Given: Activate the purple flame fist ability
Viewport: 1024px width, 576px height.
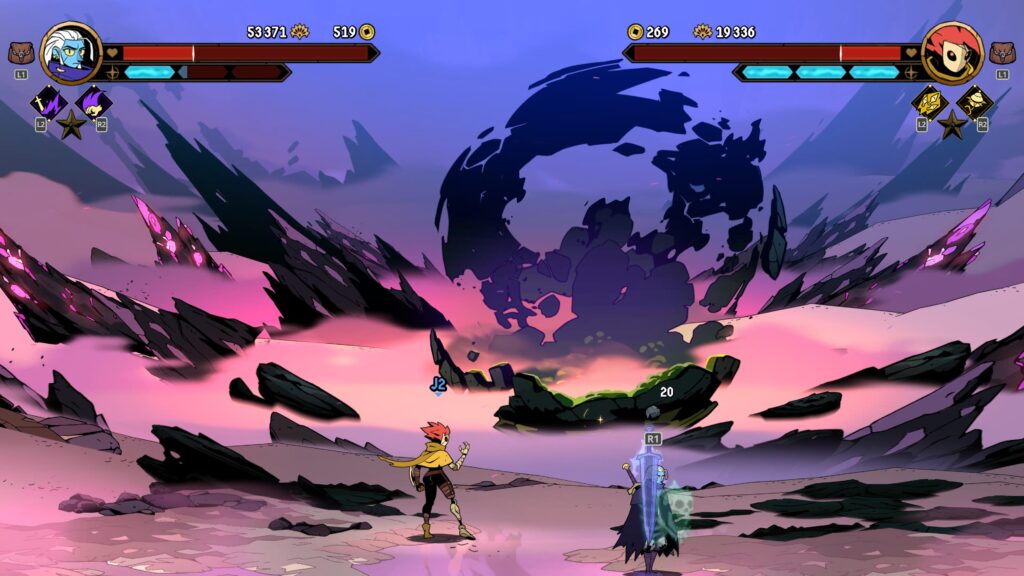Looking at the screenshot, I should click(x=93, y=101).
